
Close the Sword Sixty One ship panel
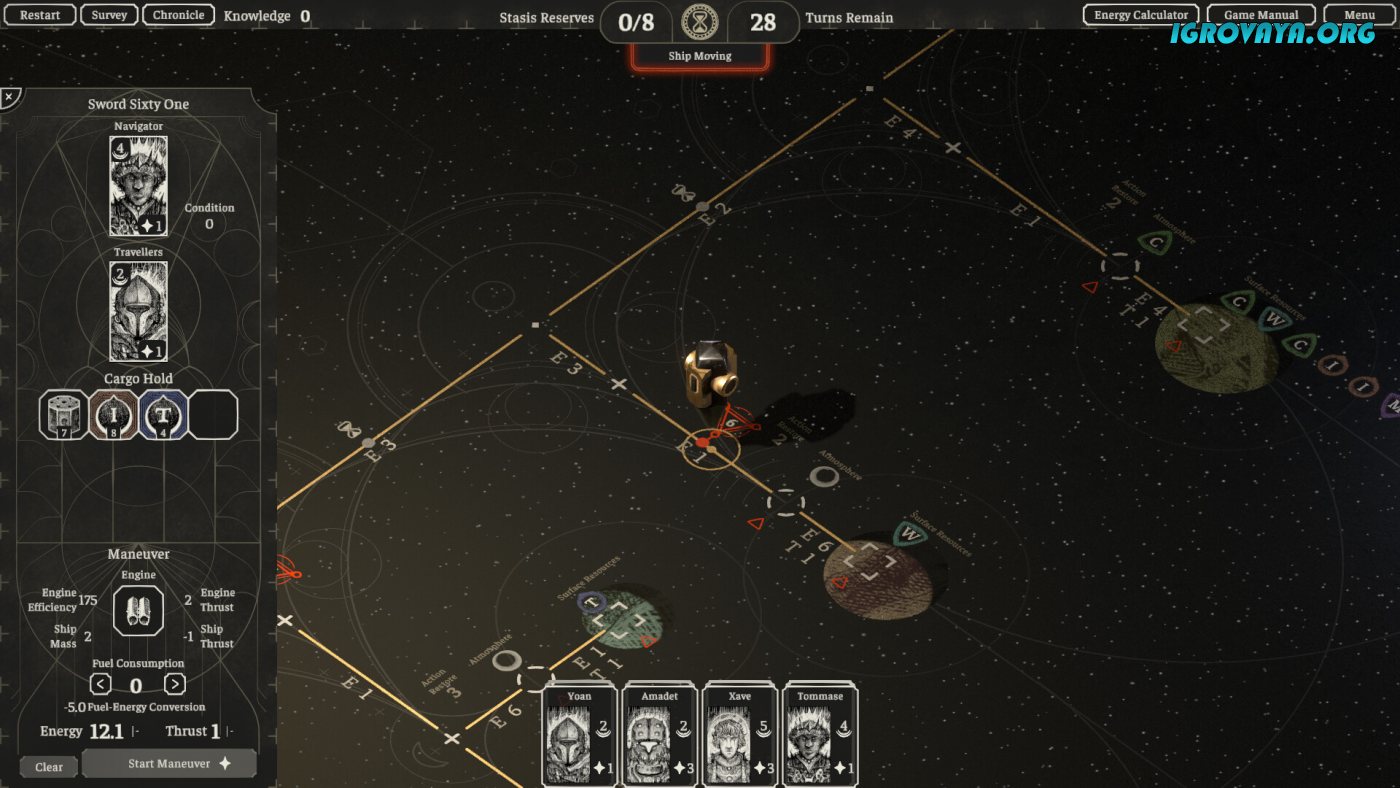(x=9, y=97)
